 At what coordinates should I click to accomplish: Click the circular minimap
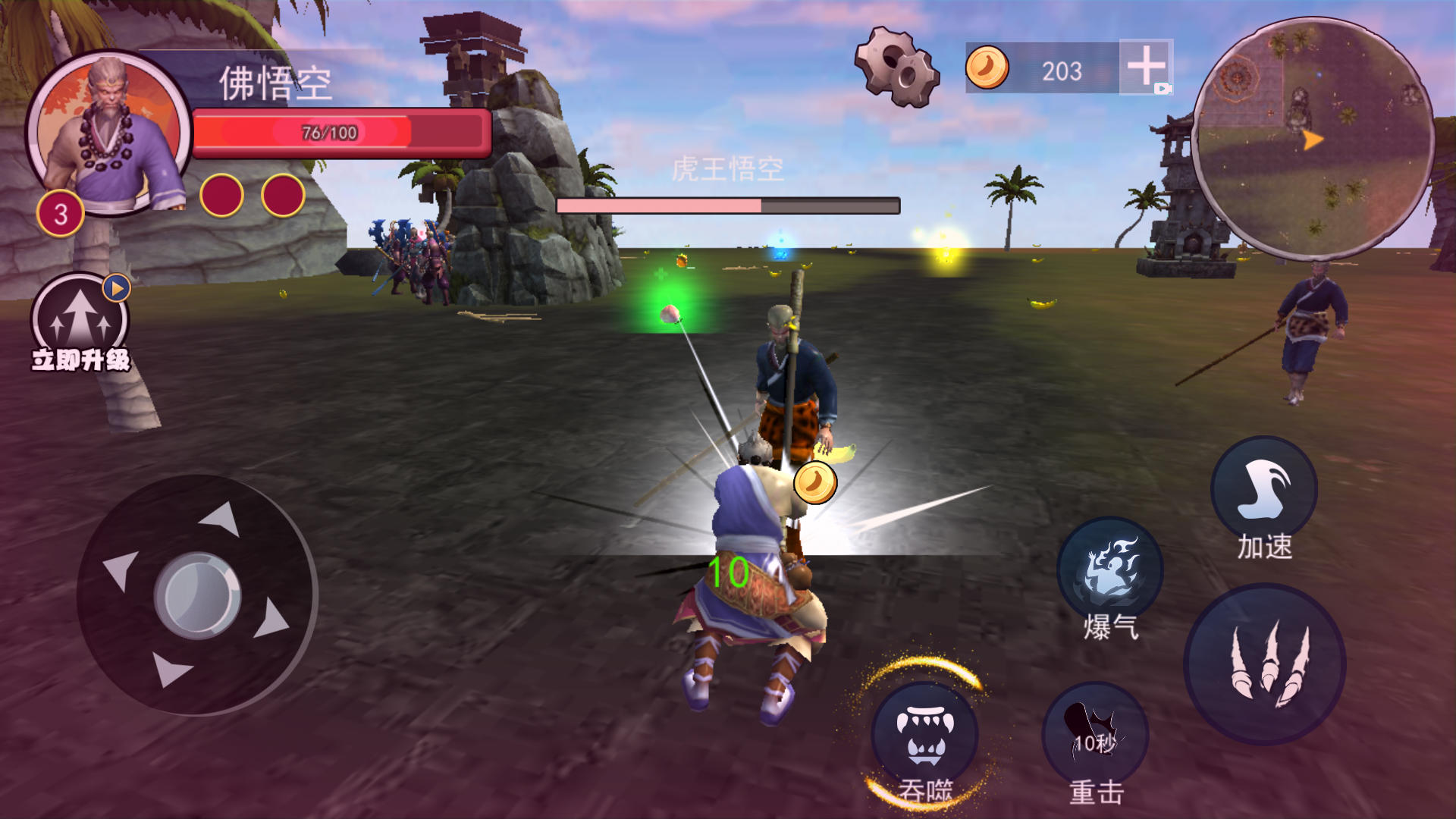[1313, 140]
